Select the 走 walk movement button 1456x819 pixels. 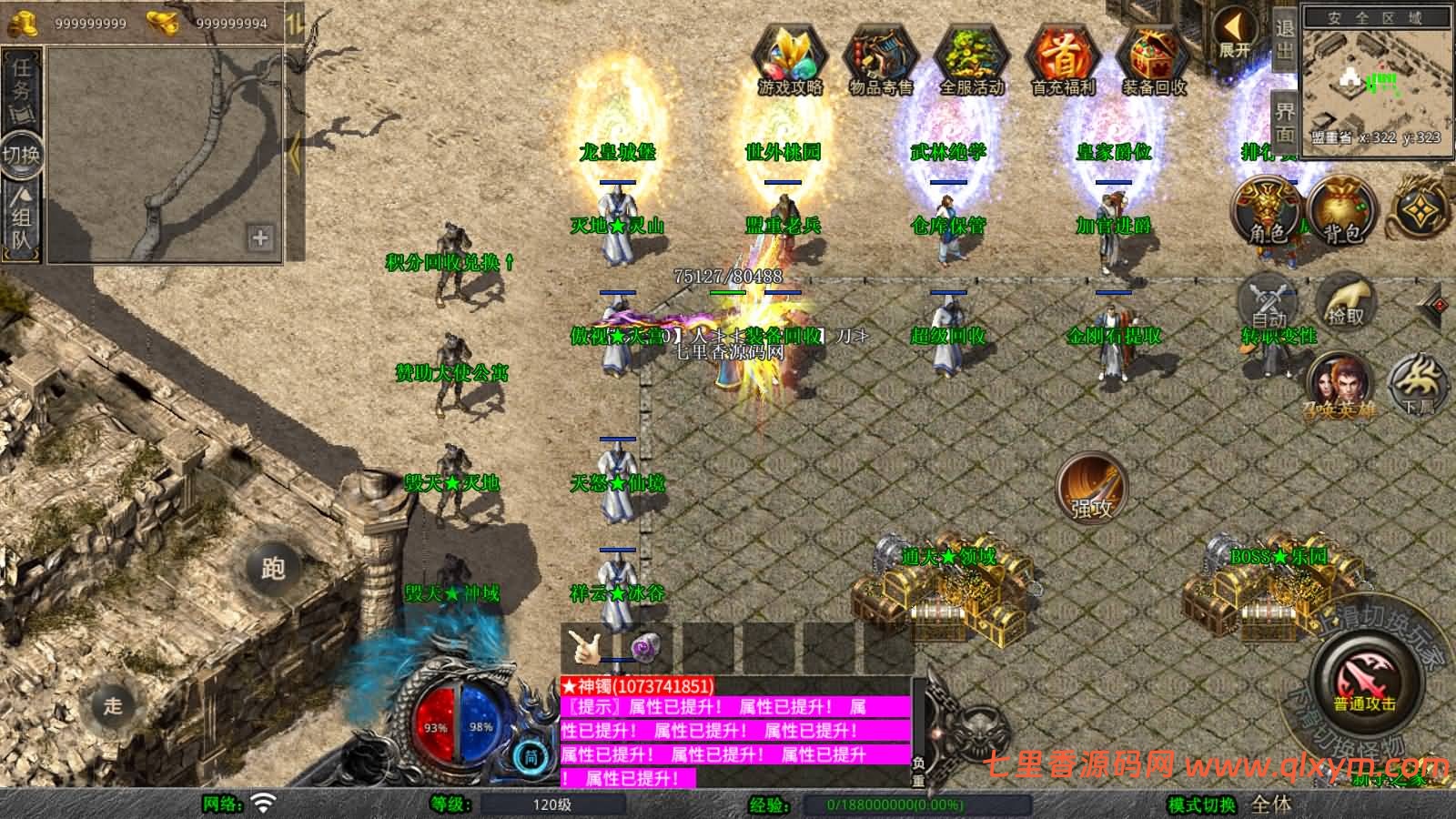pyautogui.click(x=113, y=705)
